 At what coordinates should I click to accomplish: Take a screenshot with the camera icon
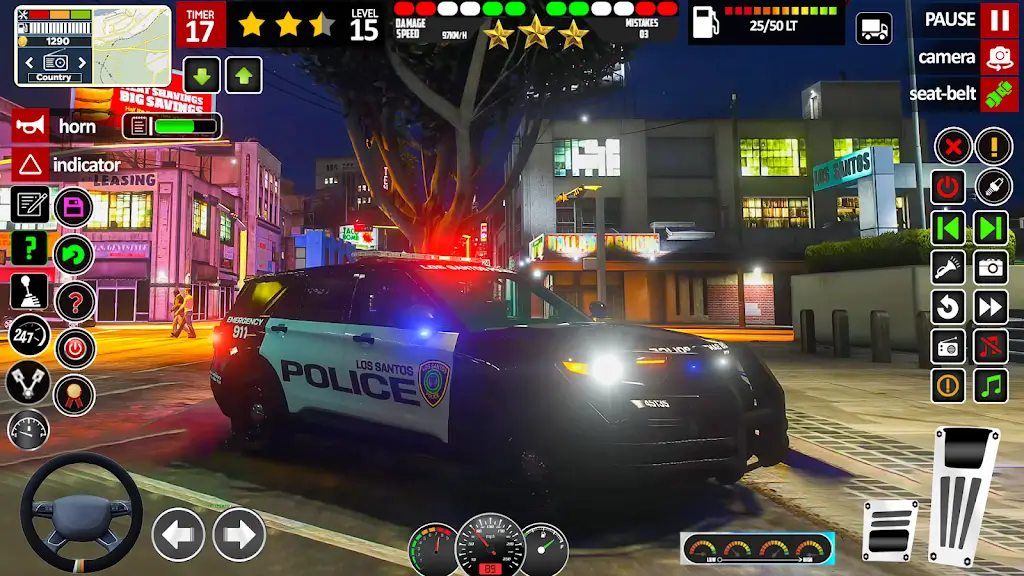(991, 266)
